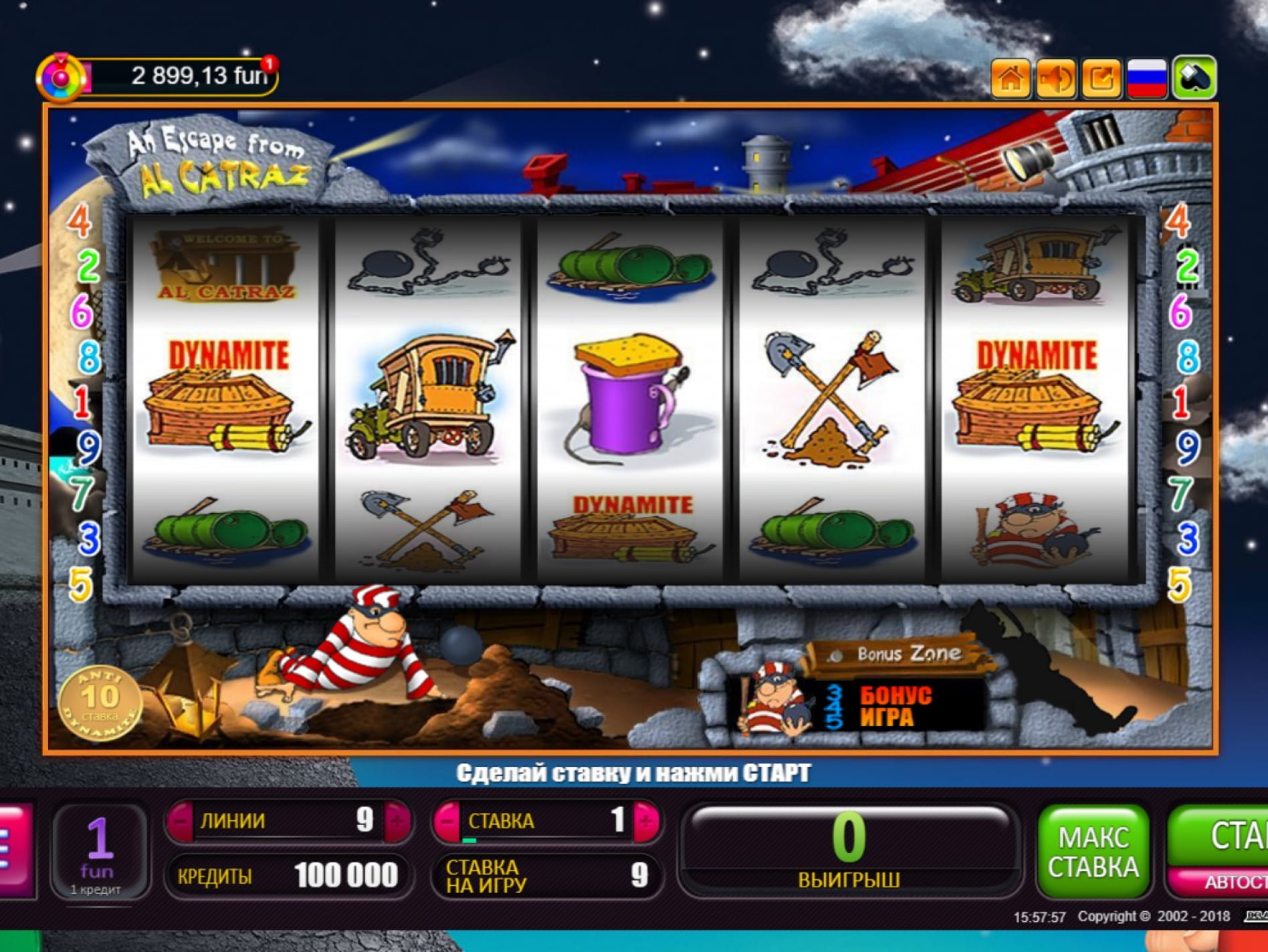Click the fullscreen arrow icon
The image size is (1268, 952).
coord(1101,79)
